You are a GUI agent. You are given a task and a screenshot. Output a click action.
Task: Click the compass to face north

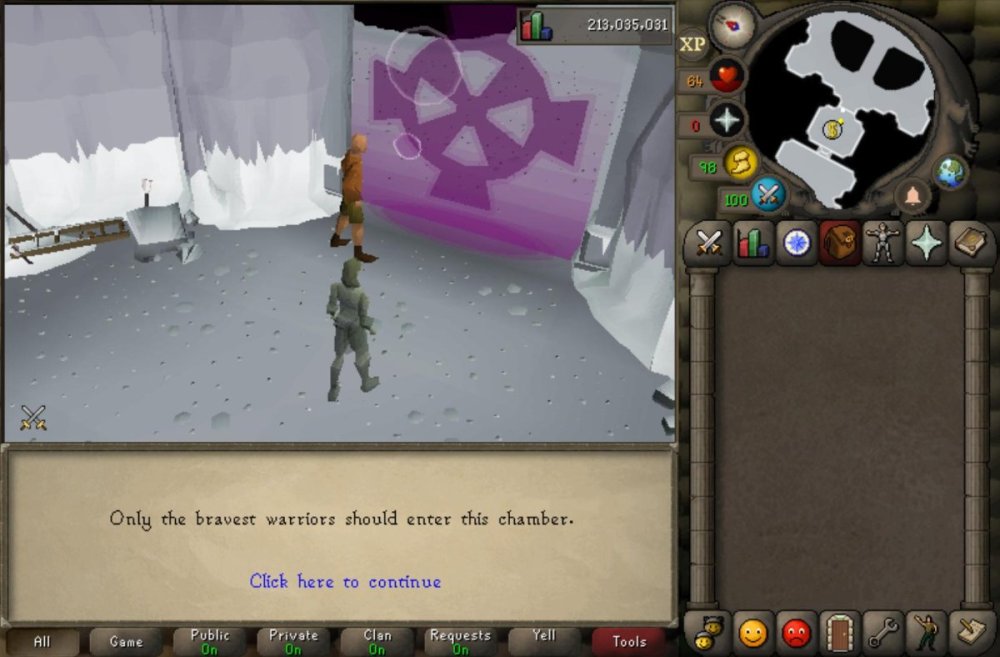(x=732, y=25)
